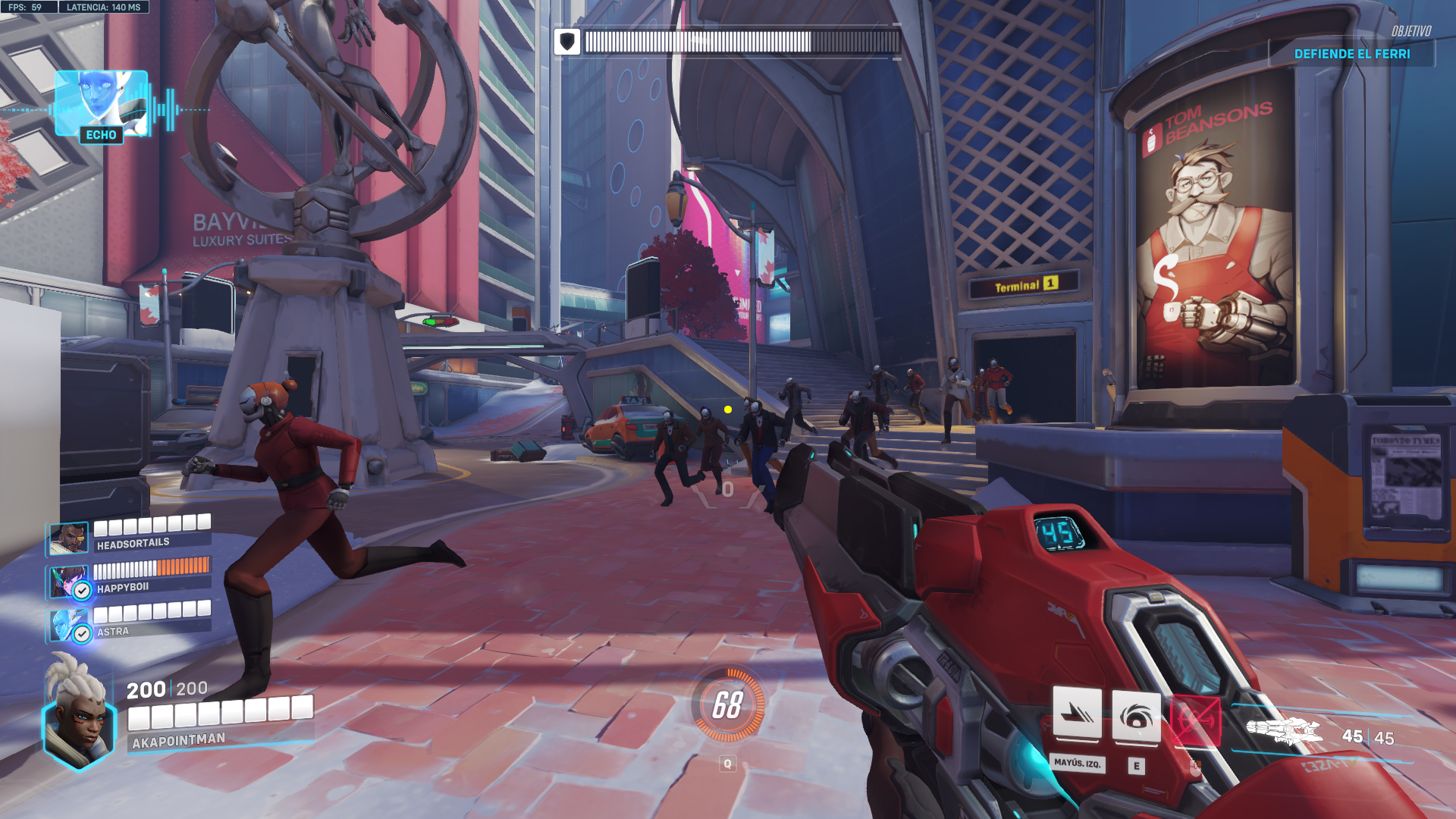The width and height of the screenshot is (1456, 819).
Task: Choose teammate ASTRA portrait
Action: (x=68, y=626)
